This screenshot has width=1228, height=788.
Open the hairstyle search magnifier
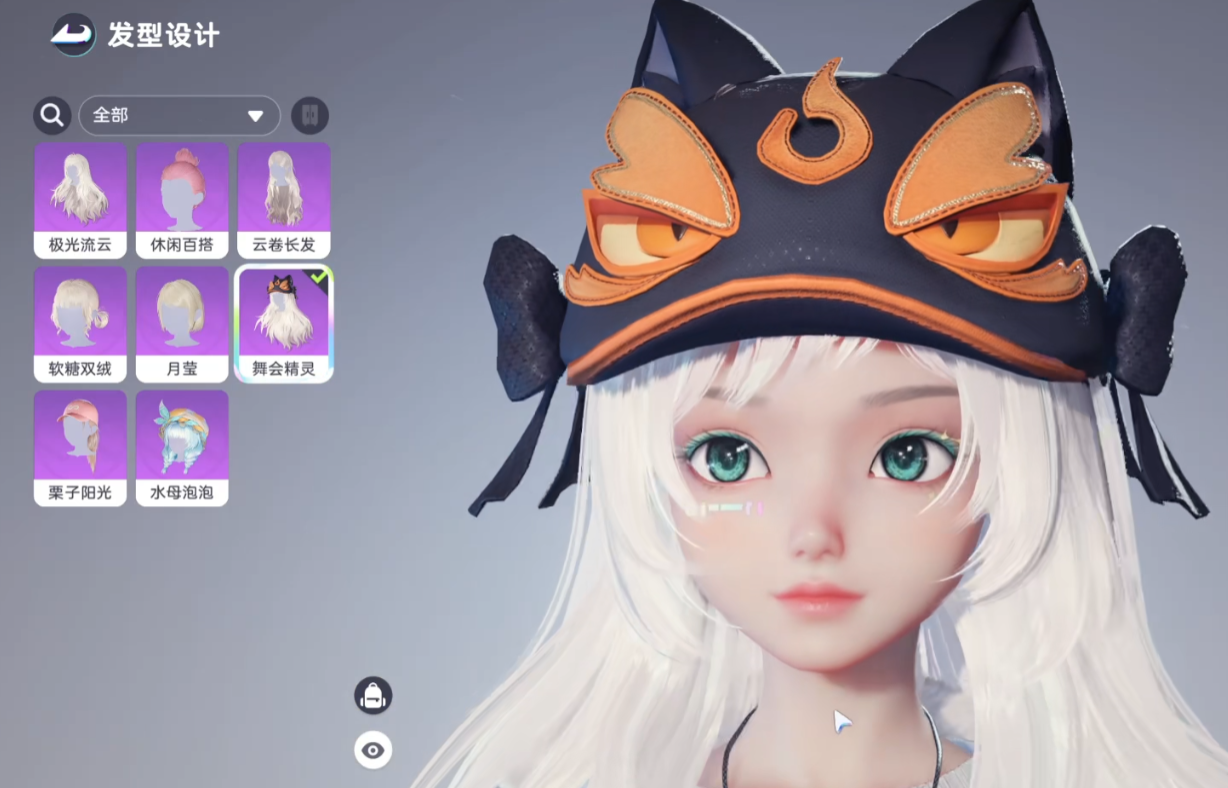click(x=52, y=116)
